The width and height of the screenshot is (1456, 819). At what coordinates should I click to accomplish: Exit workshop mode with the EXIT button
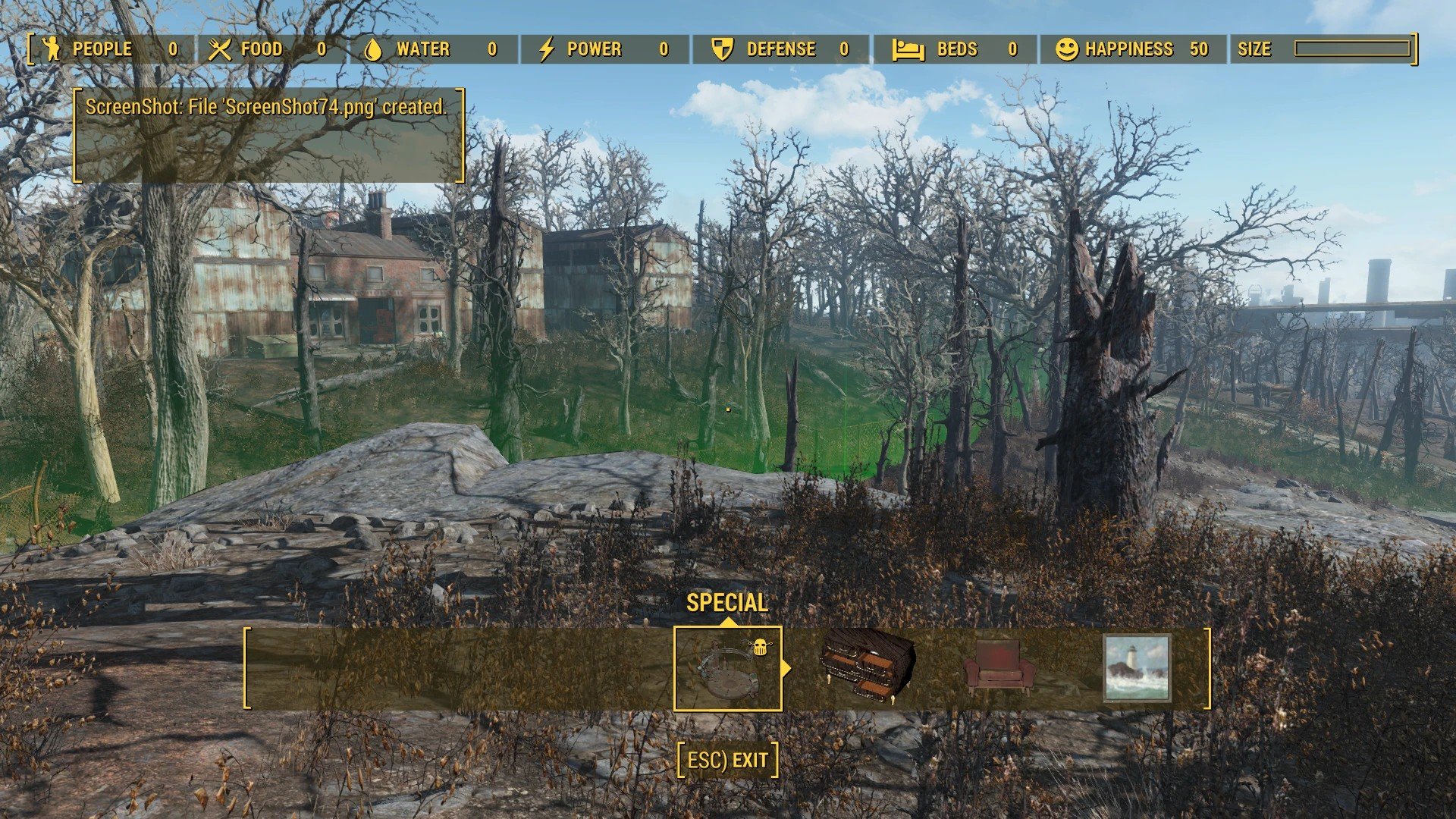728,760
